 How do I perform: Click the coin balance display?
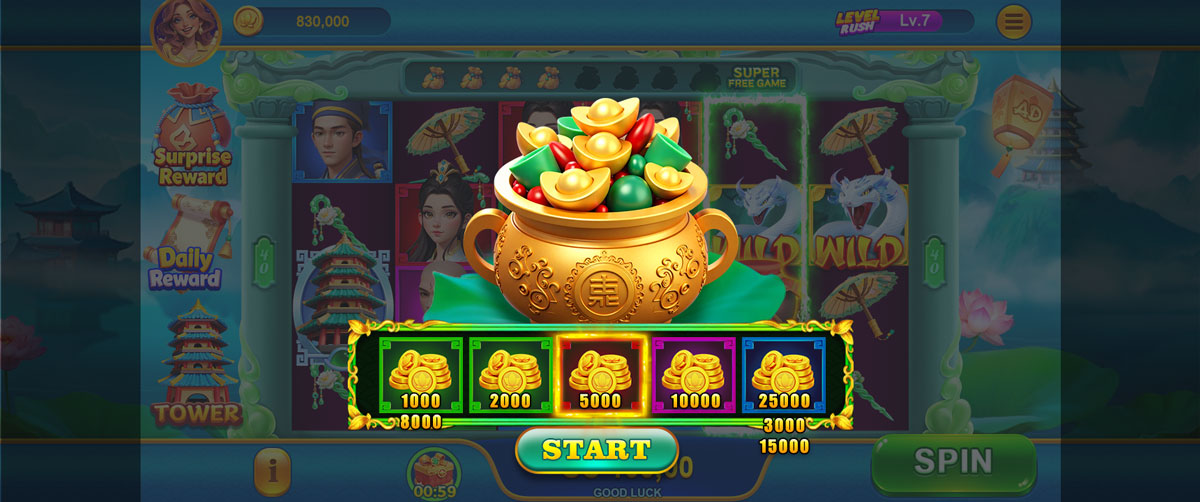[312, 21]
